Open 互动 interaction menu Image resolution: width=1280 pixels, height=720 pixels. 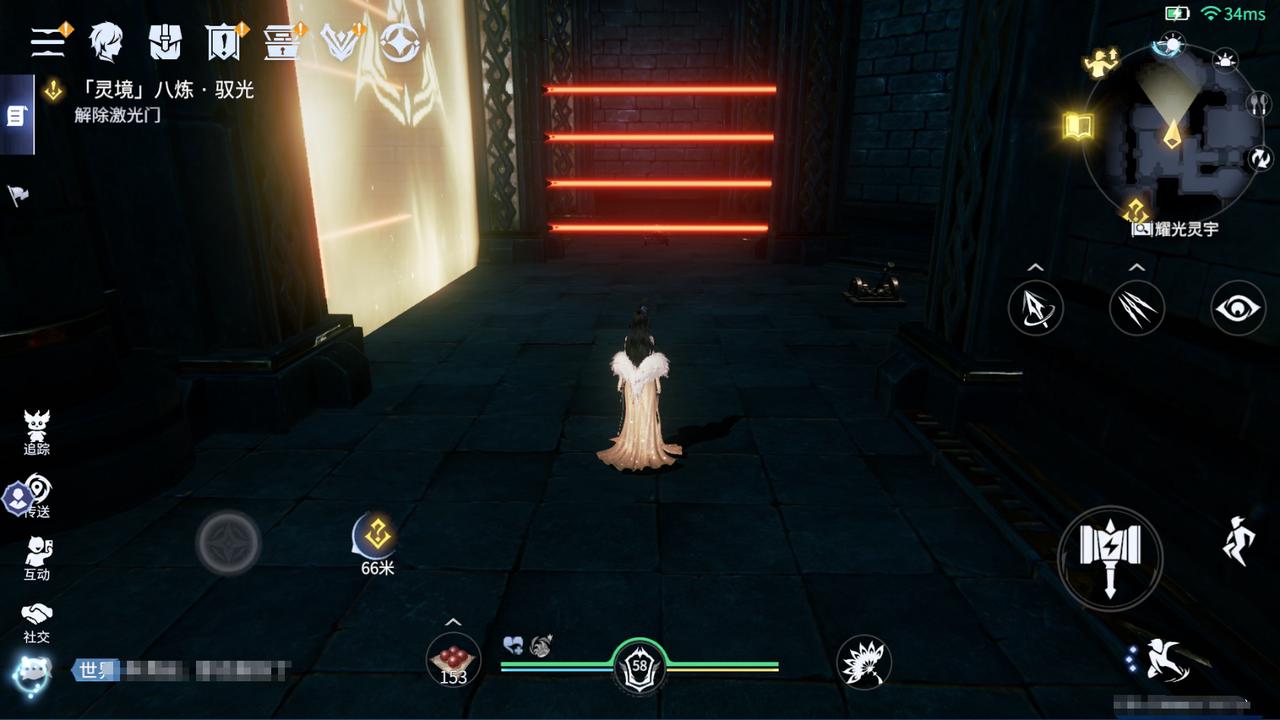(x=37, y=558)
